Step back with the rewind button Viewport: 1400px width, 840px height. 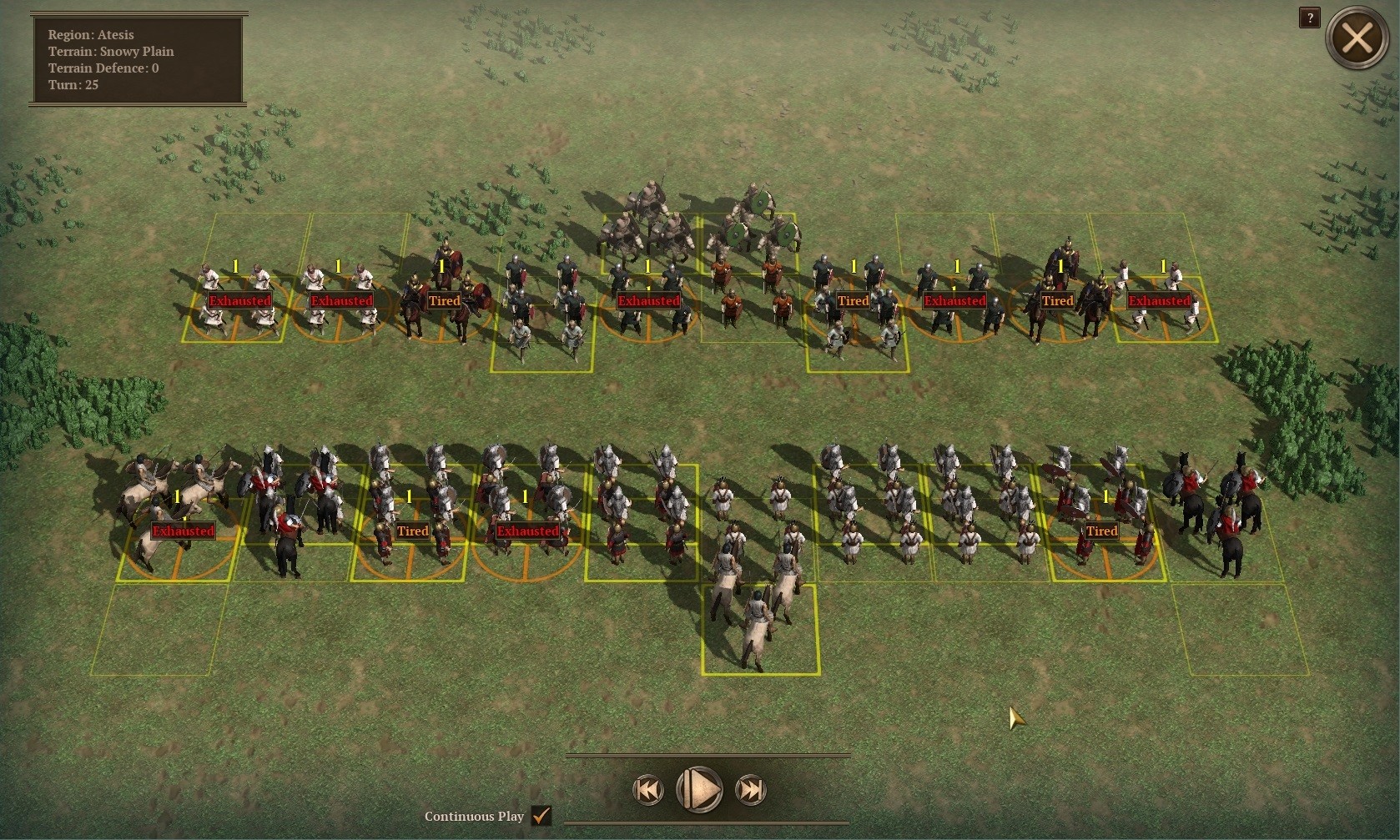pyautogui.click(x=648, y=789)
